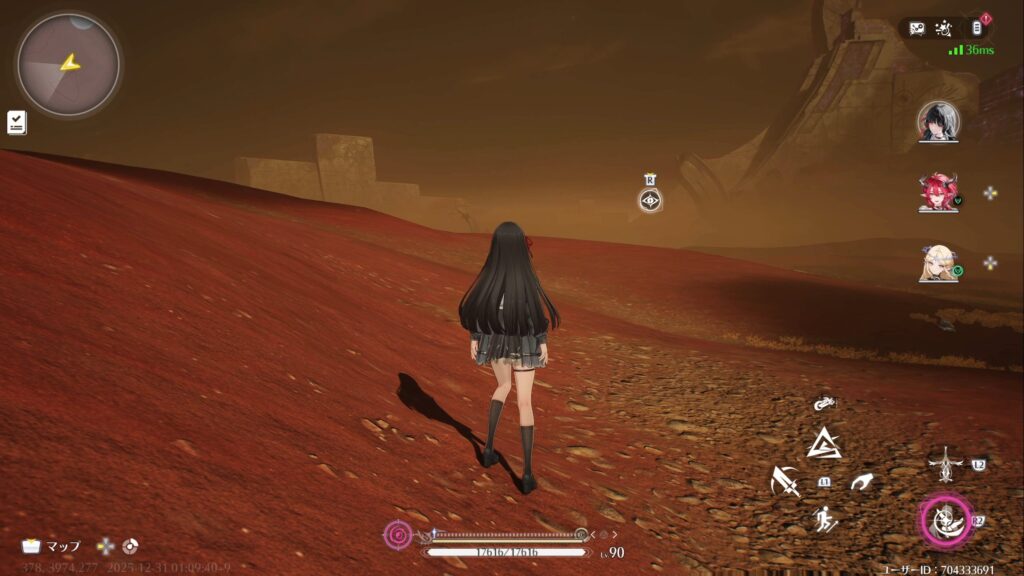Use the grabbing hand interact icon
Viewport: 1024px width, 576px height.
pos(861,482)
